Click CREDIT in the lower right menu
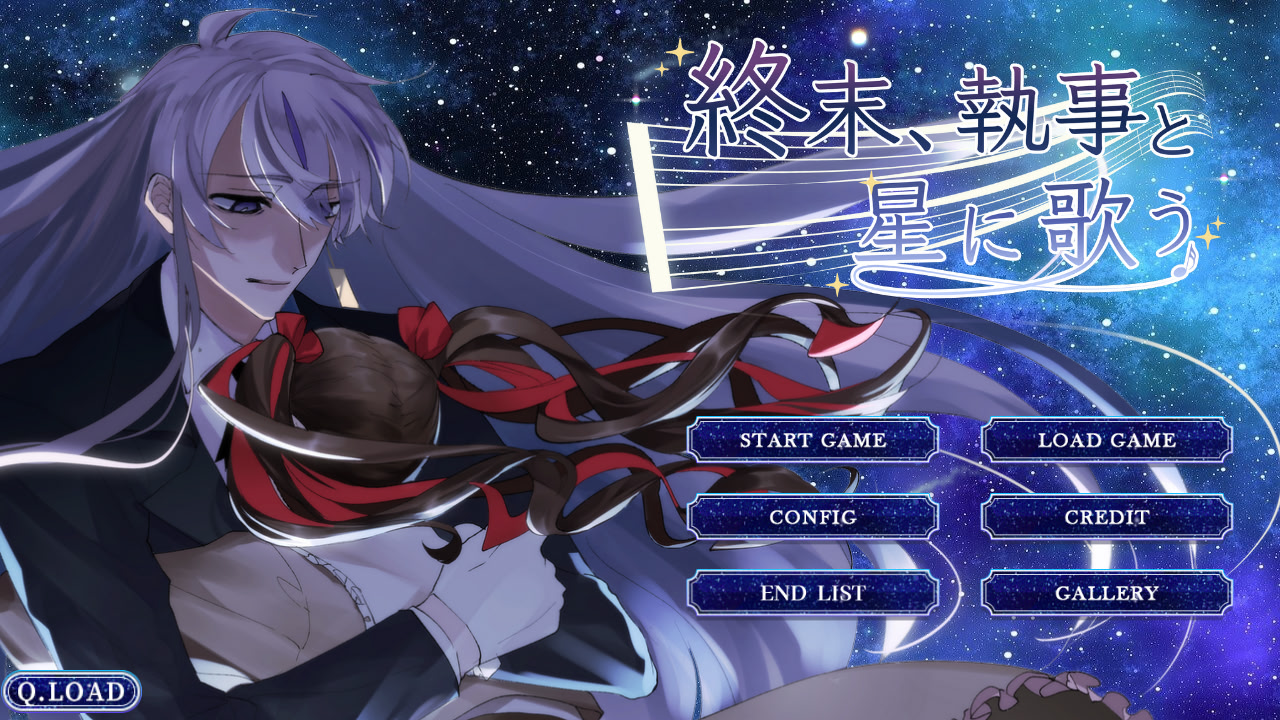This screenshot has width=1280, height=720. 1106,516
